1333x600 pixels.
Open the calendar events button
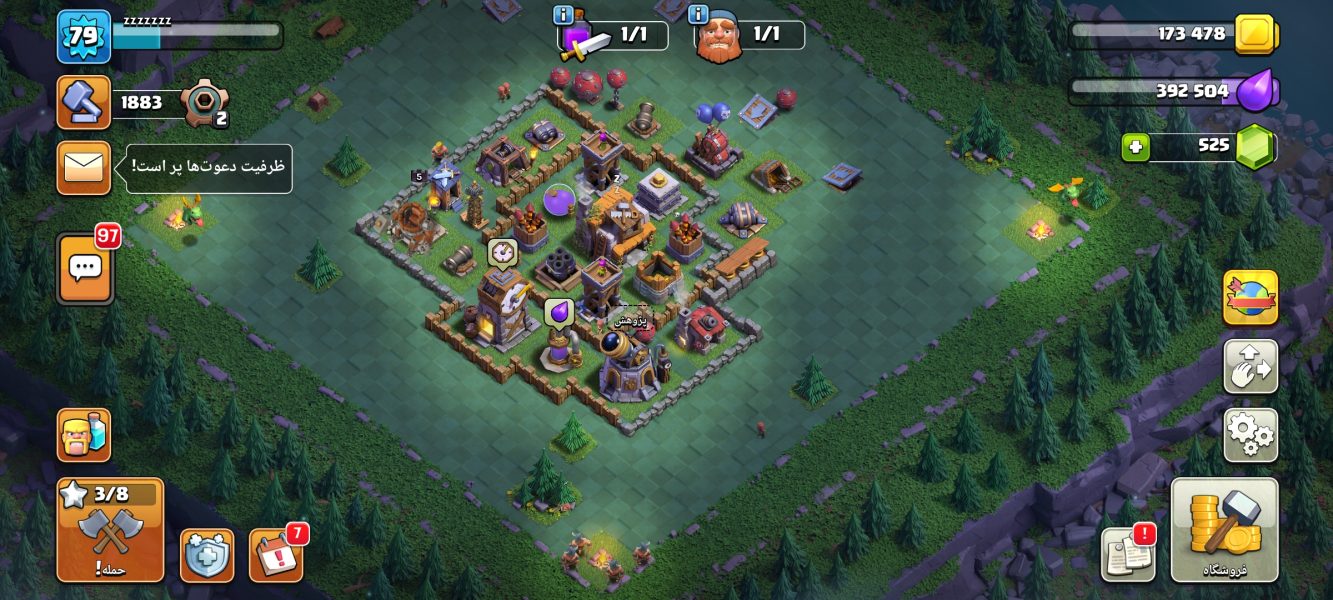(275, 555)
